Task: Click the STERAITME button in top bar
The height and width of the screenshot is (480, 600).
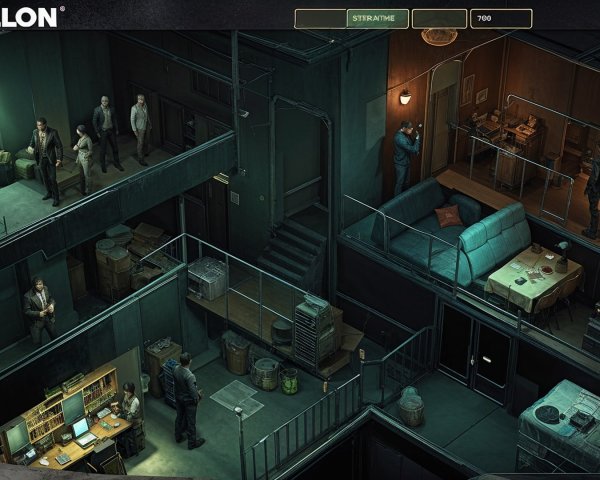Action: [x=377, y=18]
